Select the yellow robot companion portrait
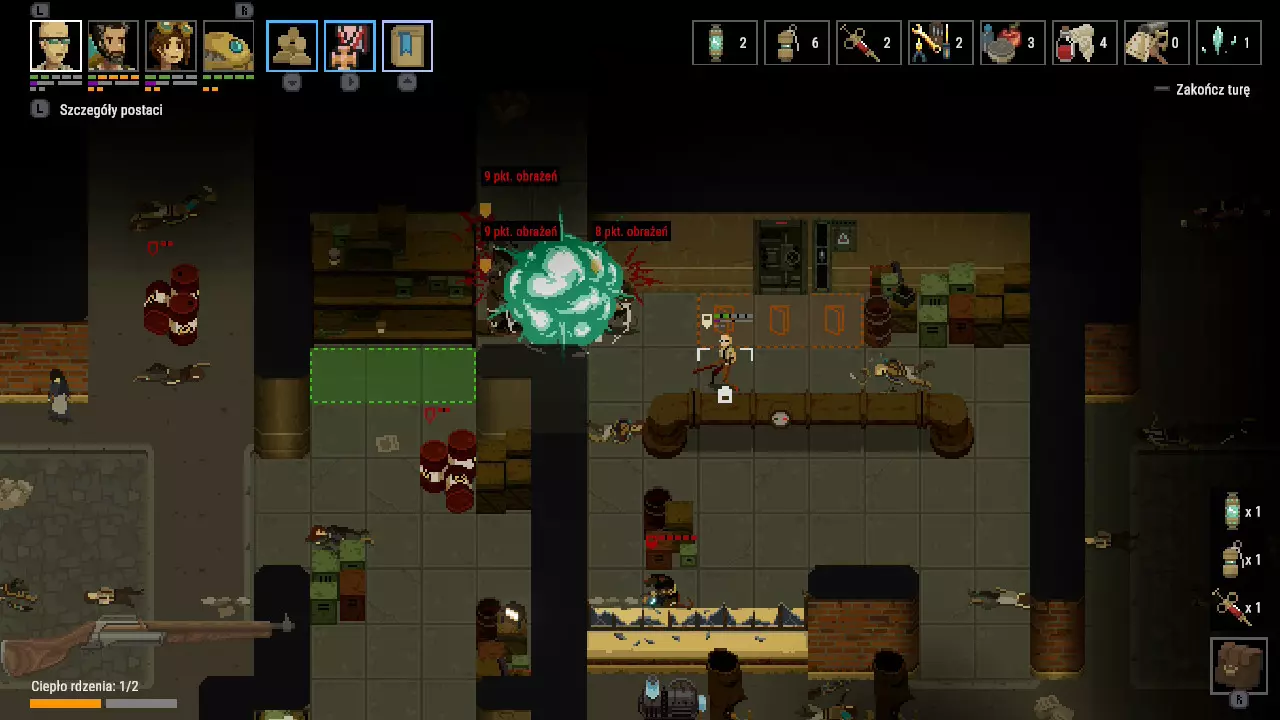Image resolution: width=1280 pixels, height=720 pixels. pyautogui.click(x=228, y=46)
